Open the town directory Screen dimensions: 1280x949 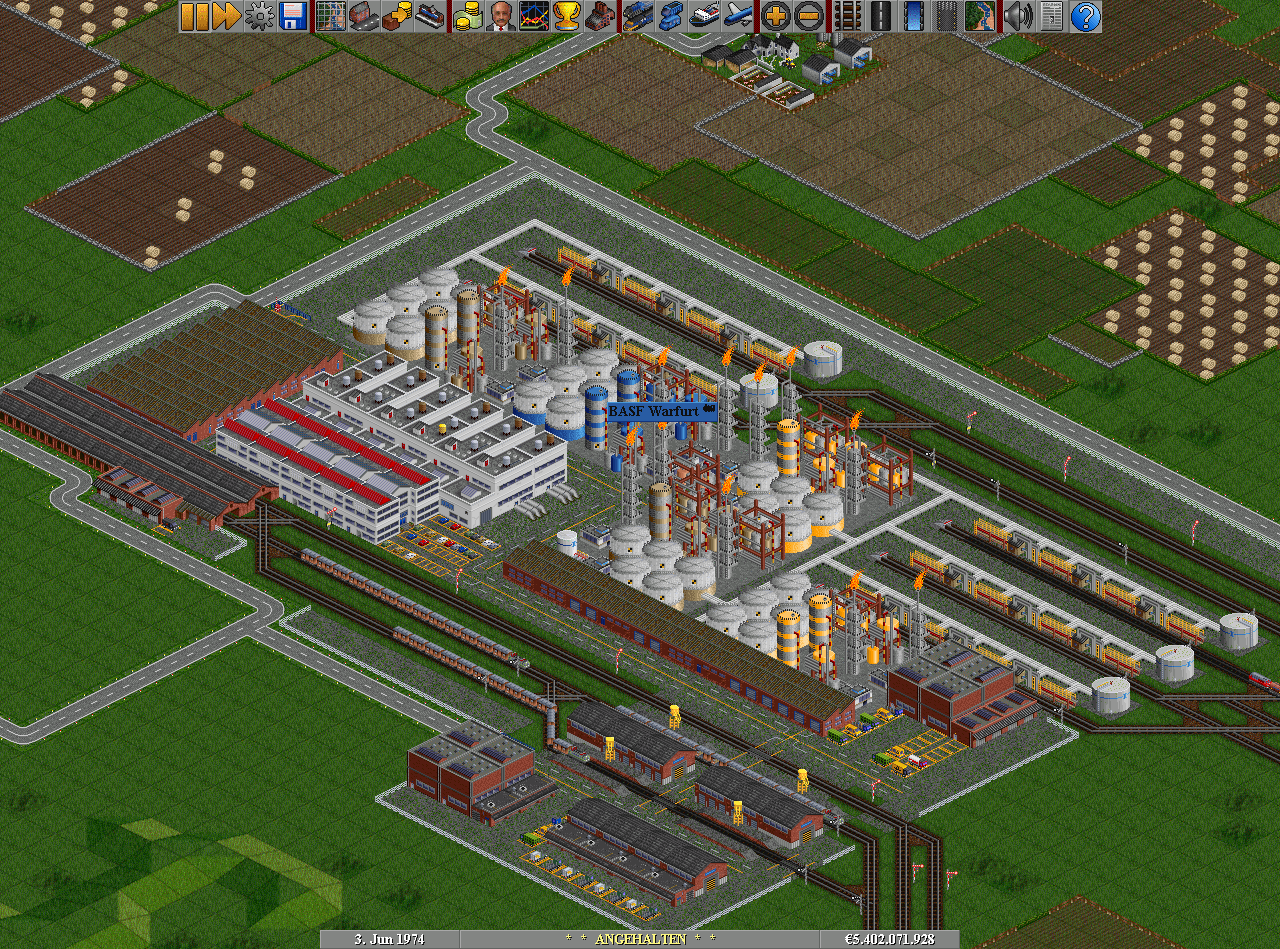pos(363,16)
